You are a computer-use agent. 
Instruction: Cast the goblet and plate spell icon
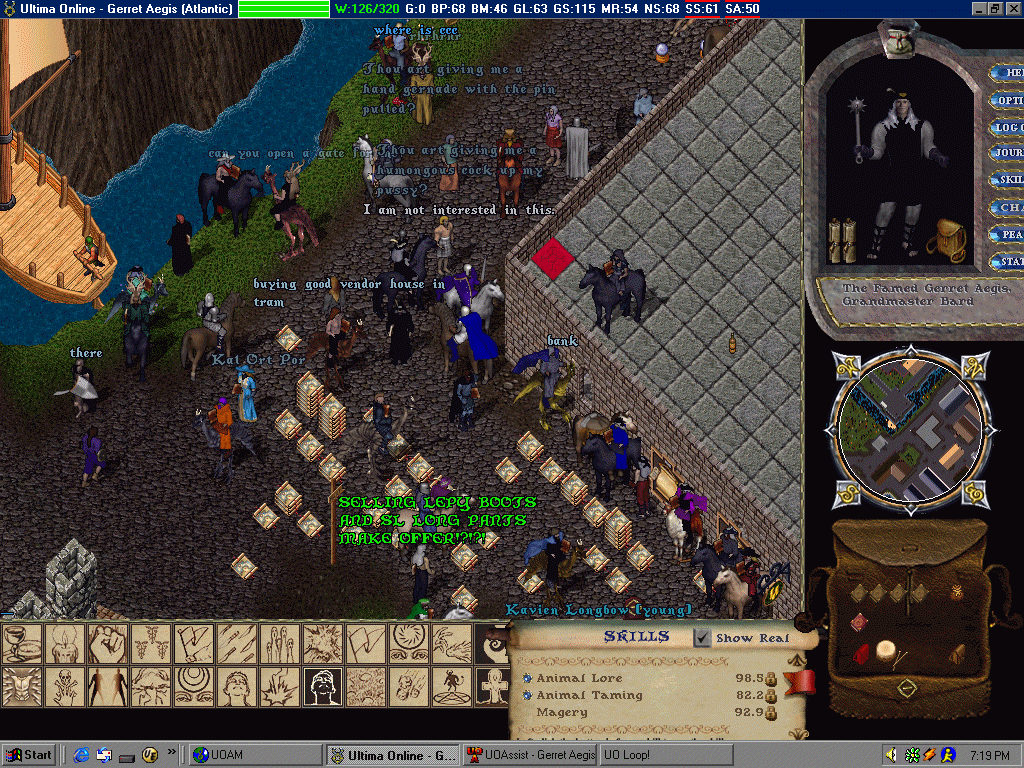point(22,643)
